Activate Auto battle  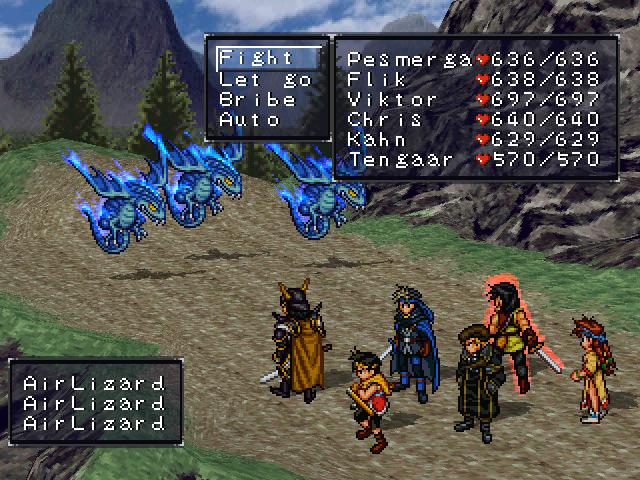[x=250, y=119]
